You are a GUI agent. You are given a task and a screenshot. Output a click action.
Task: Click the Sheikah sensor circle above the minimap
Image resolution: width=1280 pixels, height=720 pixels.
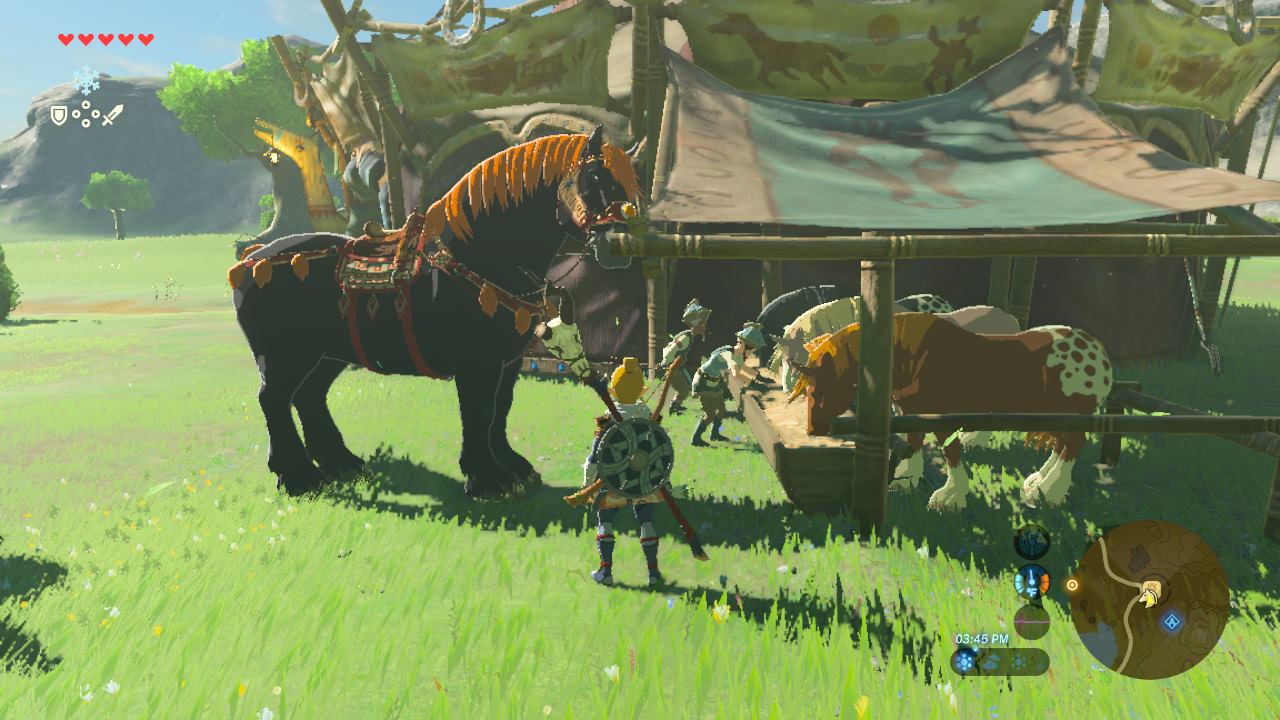1033,544
